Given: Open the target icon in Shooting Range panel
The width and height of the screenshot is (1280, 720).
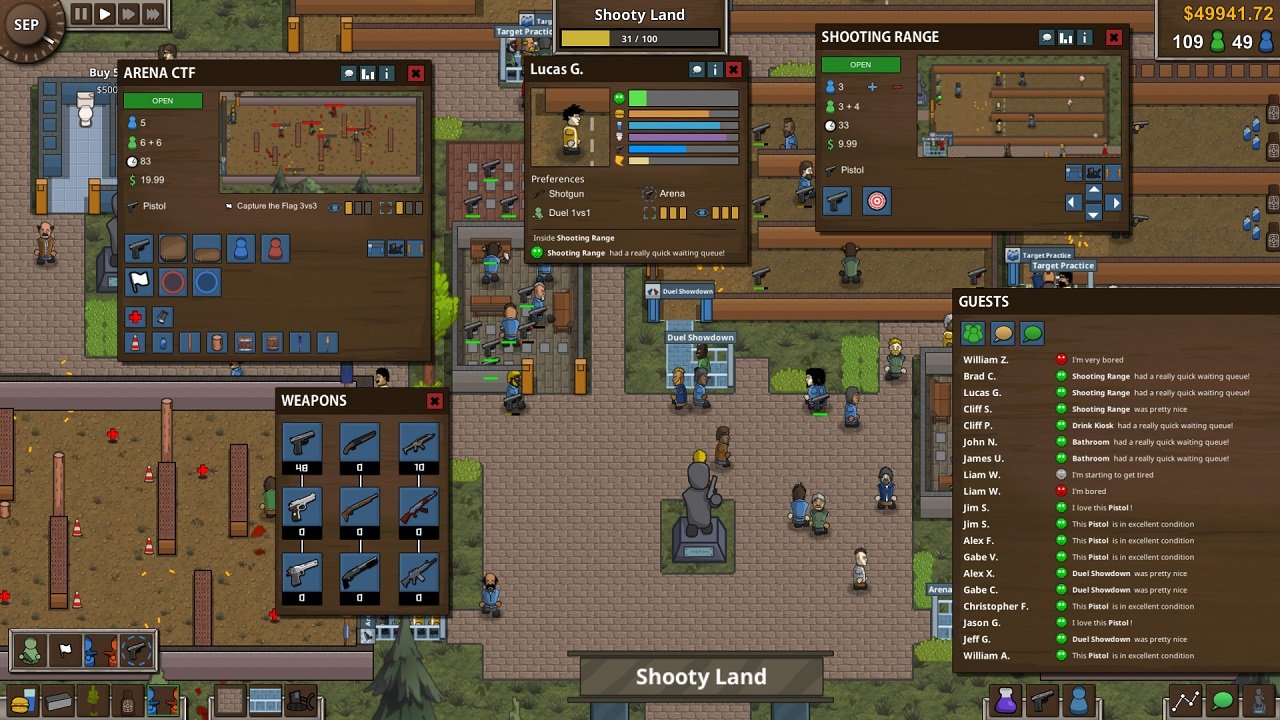Looking at the screenshot, I should tap(876, 202).
